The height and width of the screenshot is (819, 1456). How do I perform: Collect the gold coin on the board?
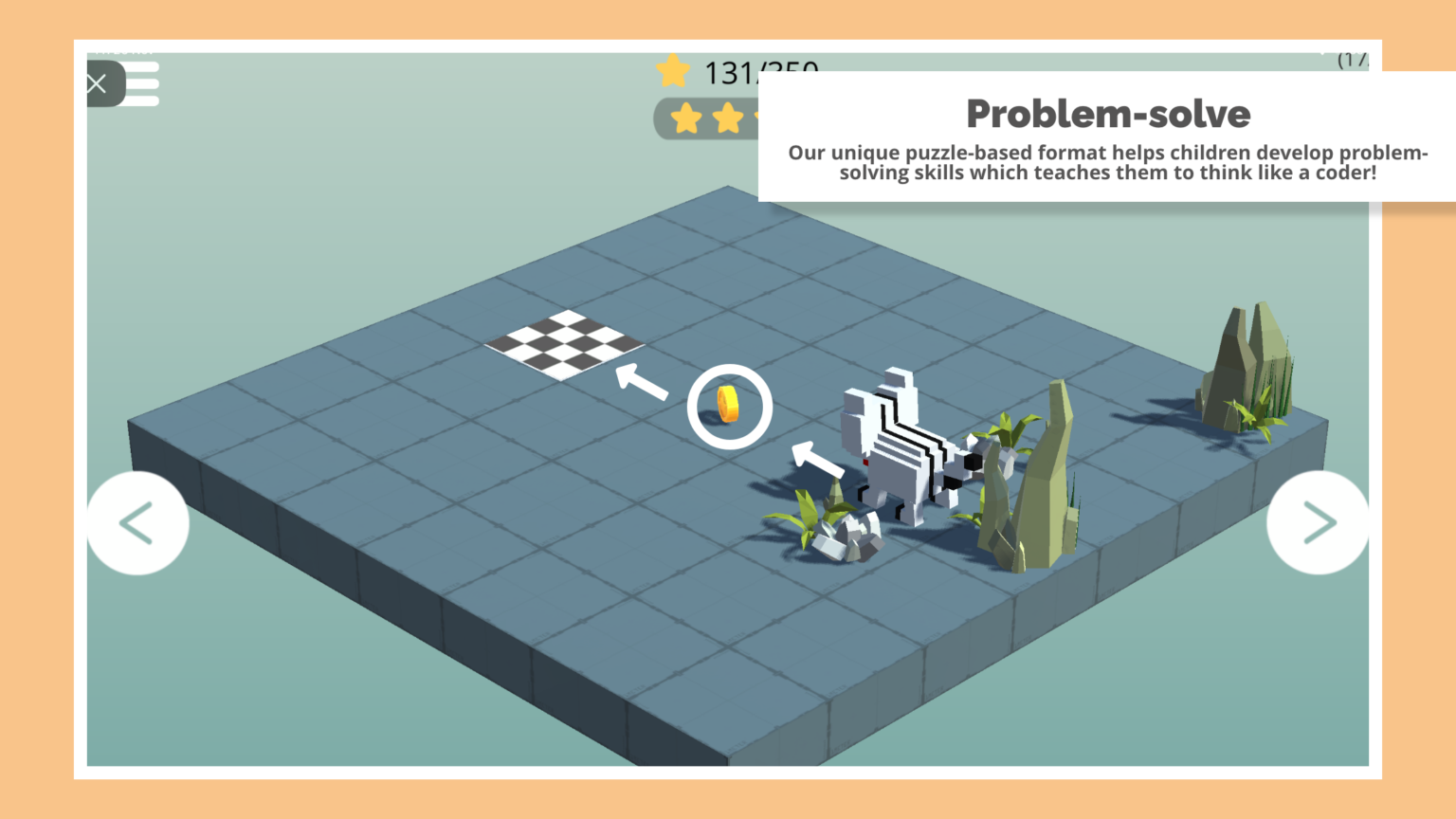pyautogui.click(x=728, y=405)
